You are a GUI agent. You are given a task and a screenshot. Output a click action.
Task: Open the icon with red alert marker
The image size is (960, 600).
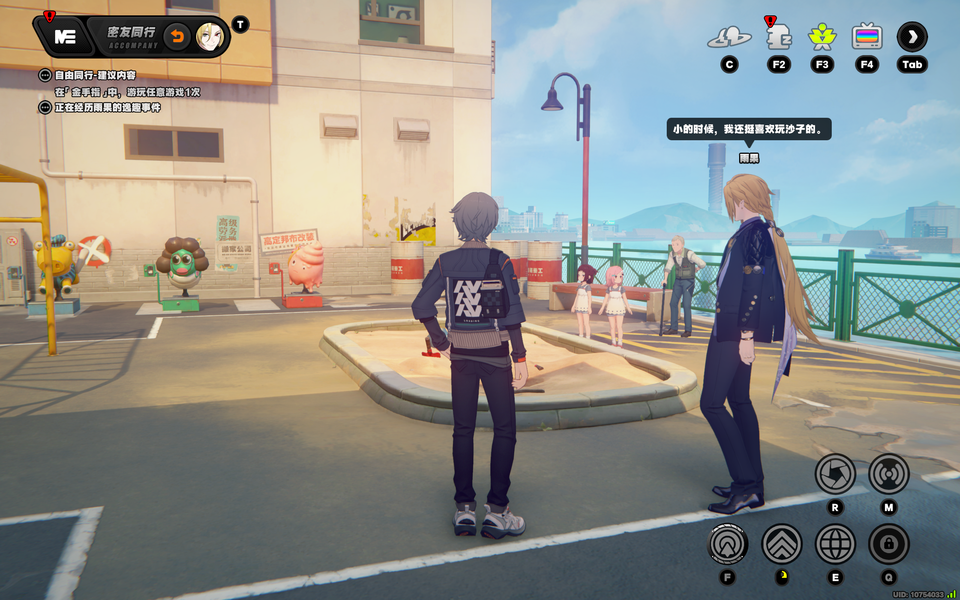click(778, 37)
